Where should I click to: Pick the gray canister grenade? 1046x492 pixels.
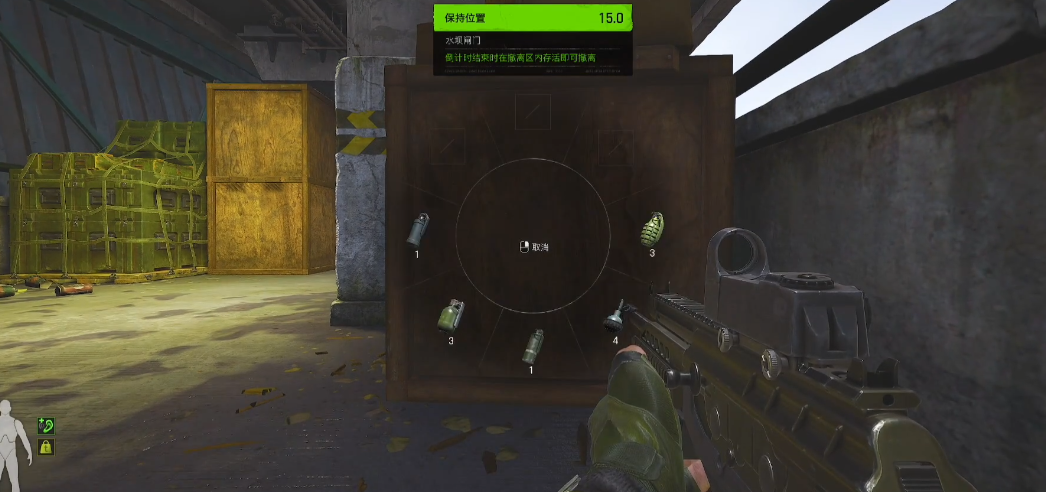[417, 230]
